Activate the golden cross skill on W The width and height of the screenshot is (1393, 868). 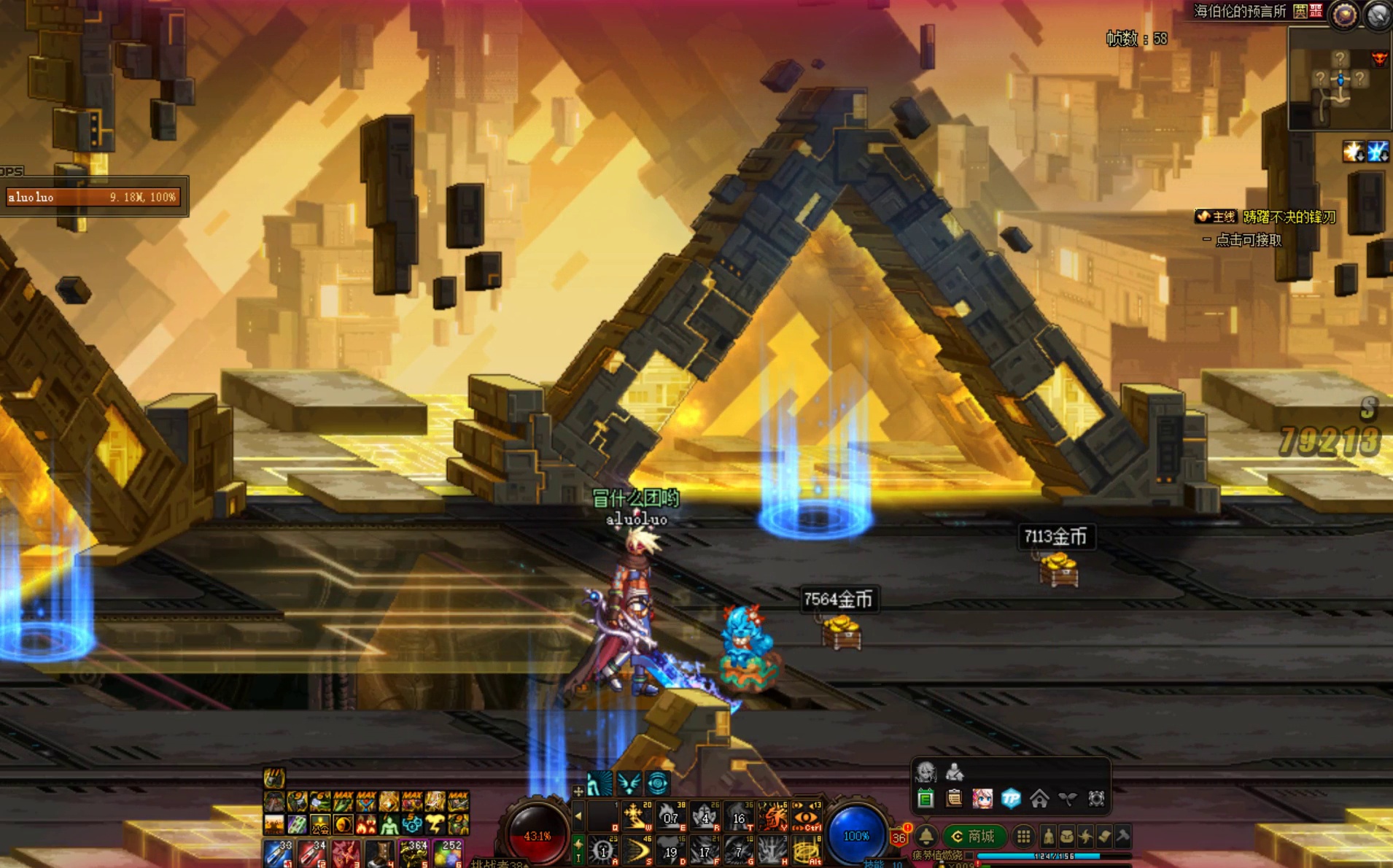point(636,817)
